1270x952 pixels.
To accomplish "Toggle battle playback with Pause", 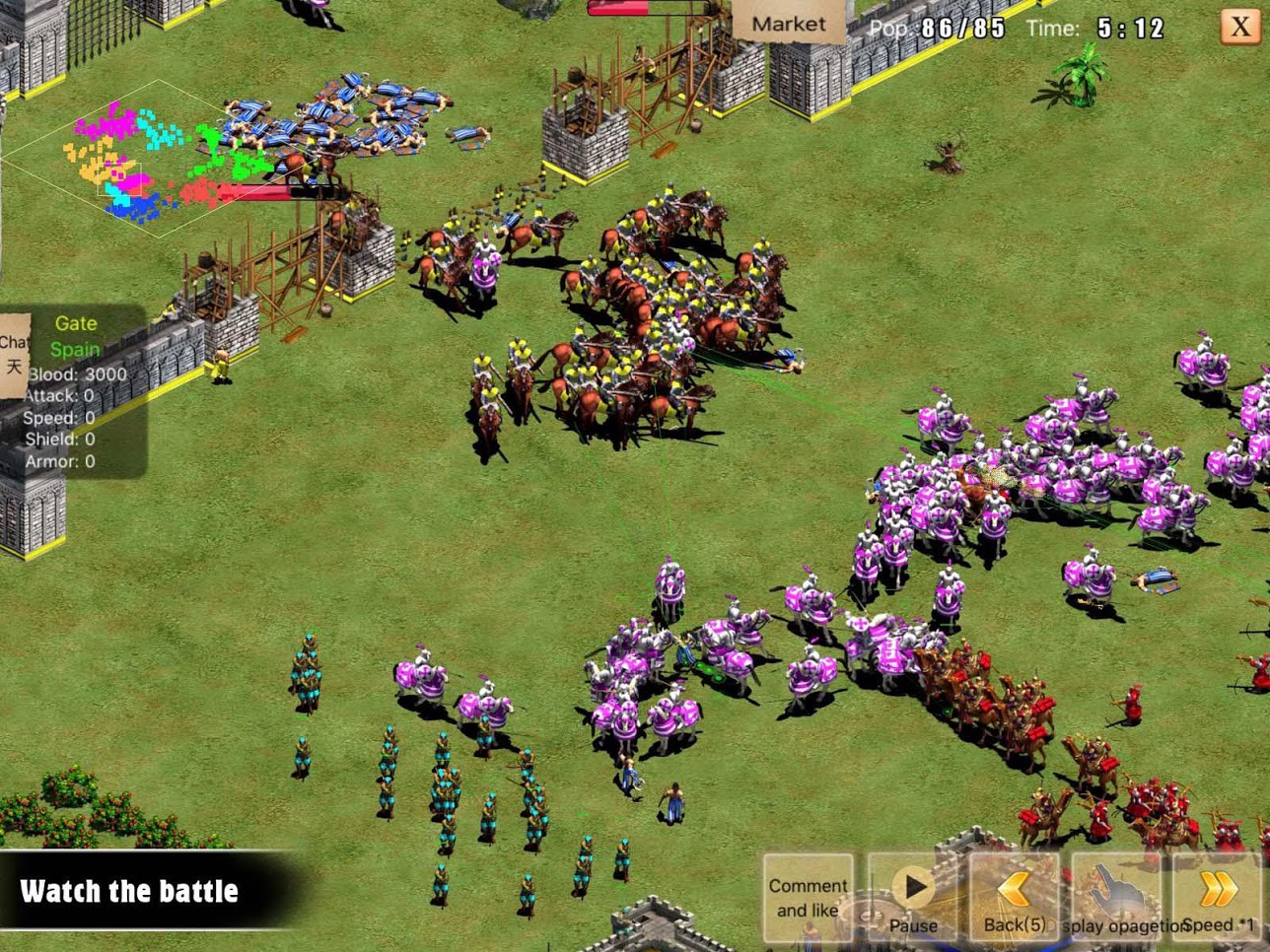I will click(x=912, y=897).
